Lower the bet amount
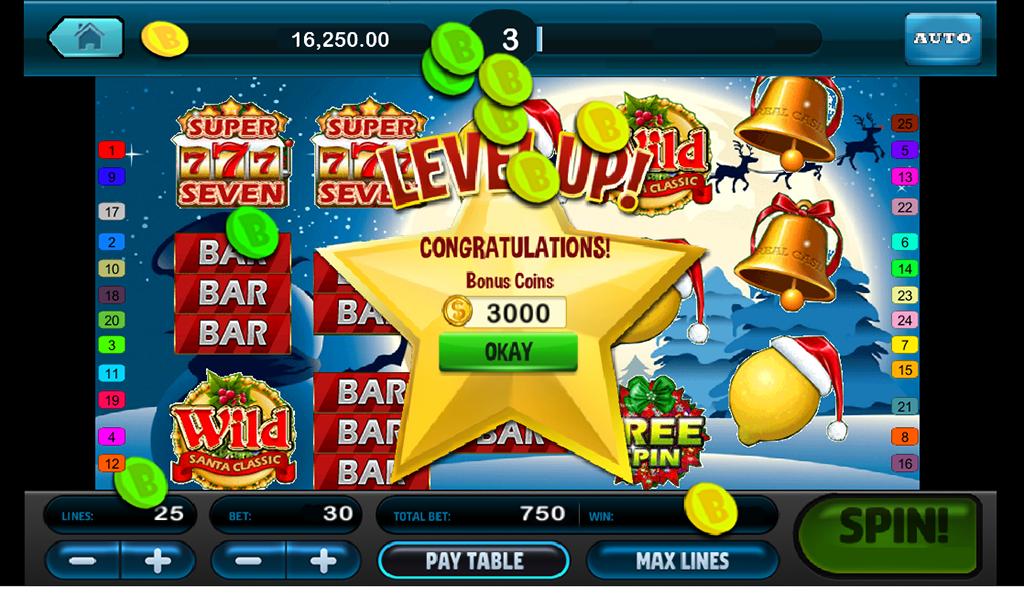 (x=249, y=560)
